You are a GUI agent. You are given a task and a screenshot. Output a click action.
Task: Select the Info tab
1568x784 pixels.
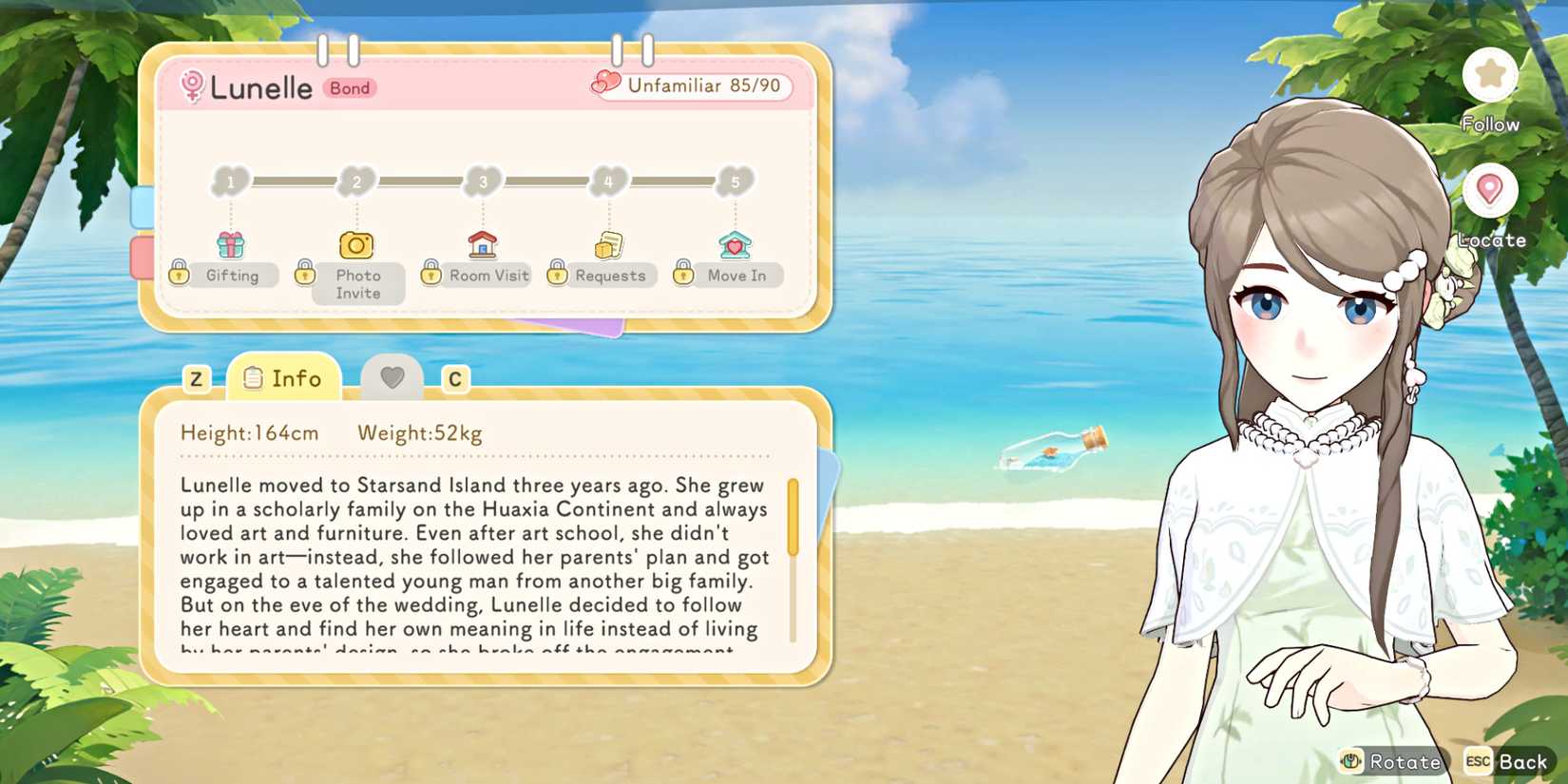click(x=284, y=377)
